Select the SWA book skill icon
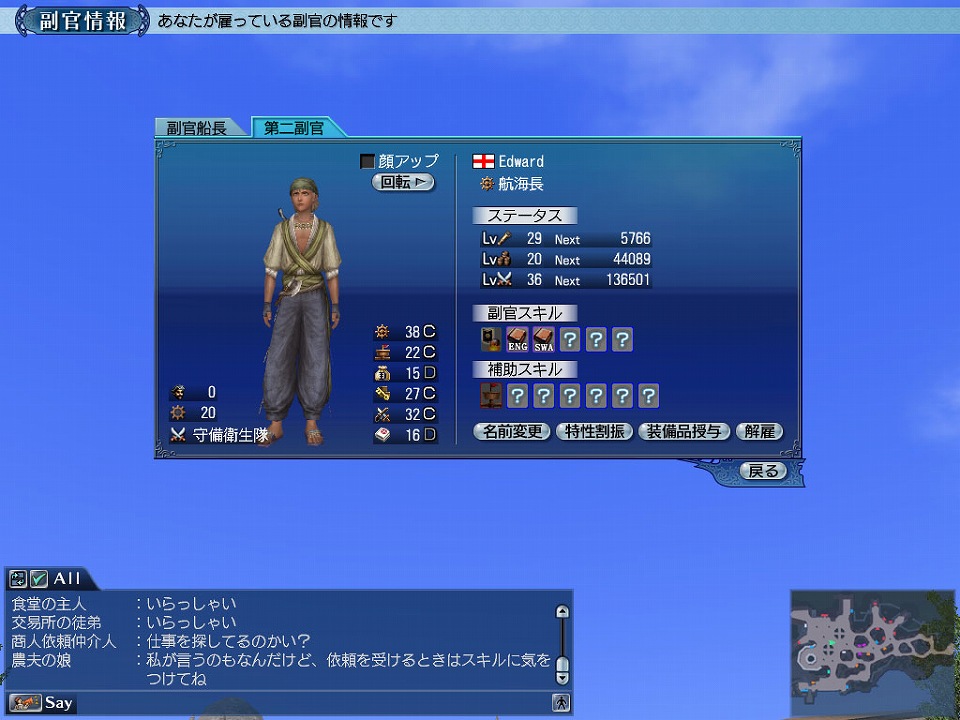 tap(544, 340)
